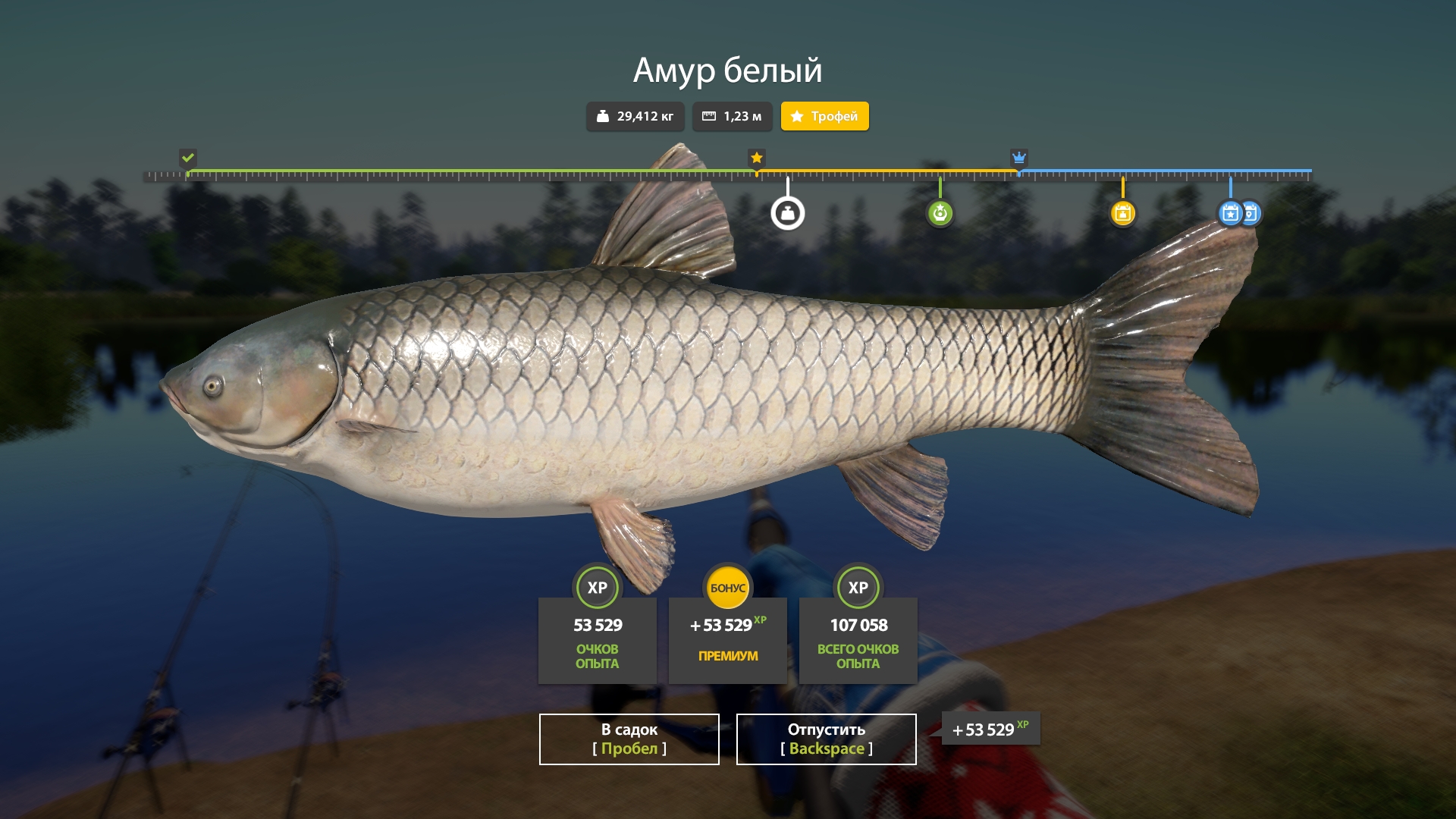
Task: Select the yellow Трофей badge
Action: pos(824,116)
